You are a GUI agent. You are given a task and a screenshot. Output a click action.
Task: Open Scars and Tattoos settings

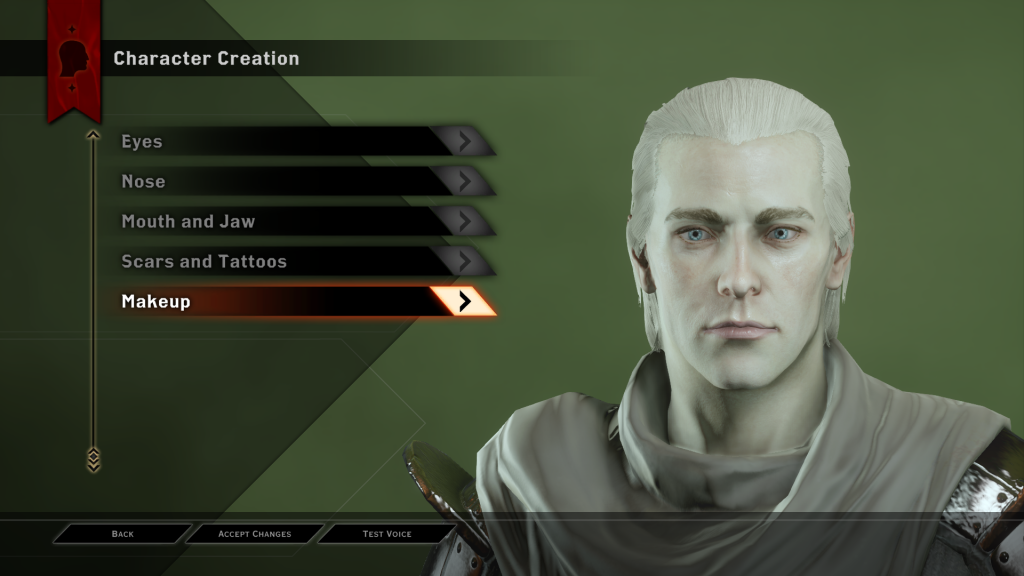pyautogui.click(x=300, y=261)
